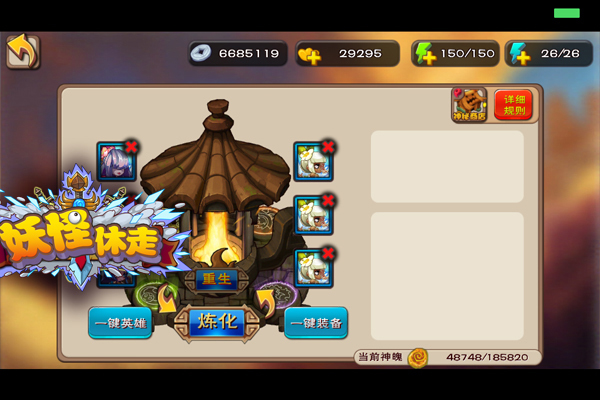600x400 pixels.
Task: Select the purple-haired hero slot
Action: pyautogui.click(x=115, y=162)
